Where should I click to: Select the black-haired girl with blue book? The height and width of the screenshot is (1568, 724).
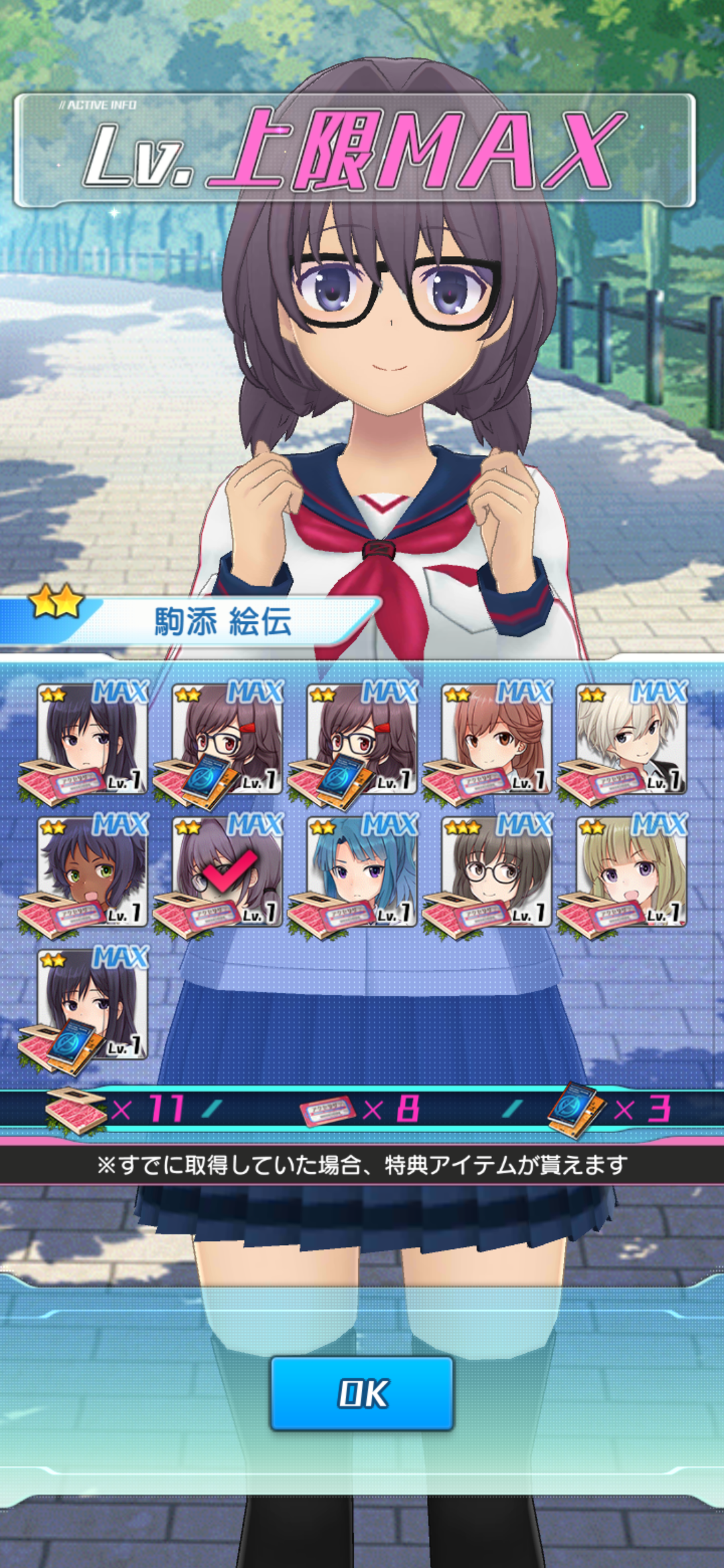tap(93, 1004)
